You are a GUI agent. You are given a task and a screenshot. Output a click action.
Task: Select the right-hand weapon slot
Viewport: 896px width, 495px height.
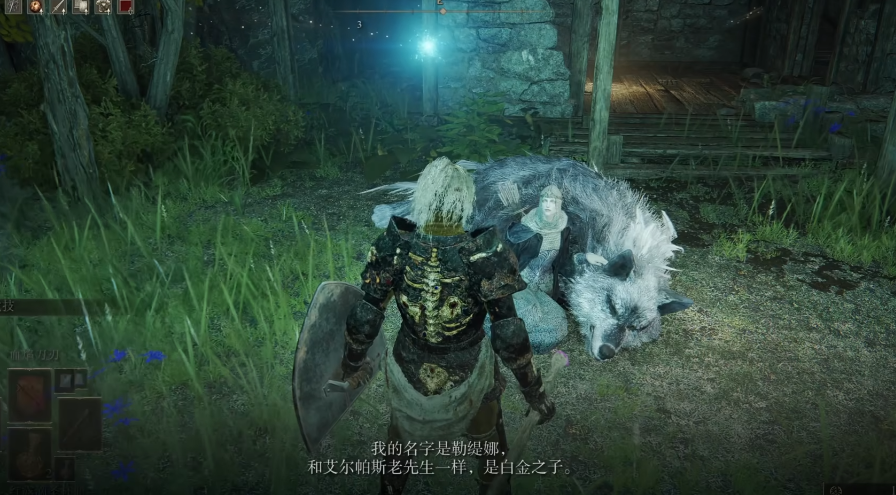point(79,423)
